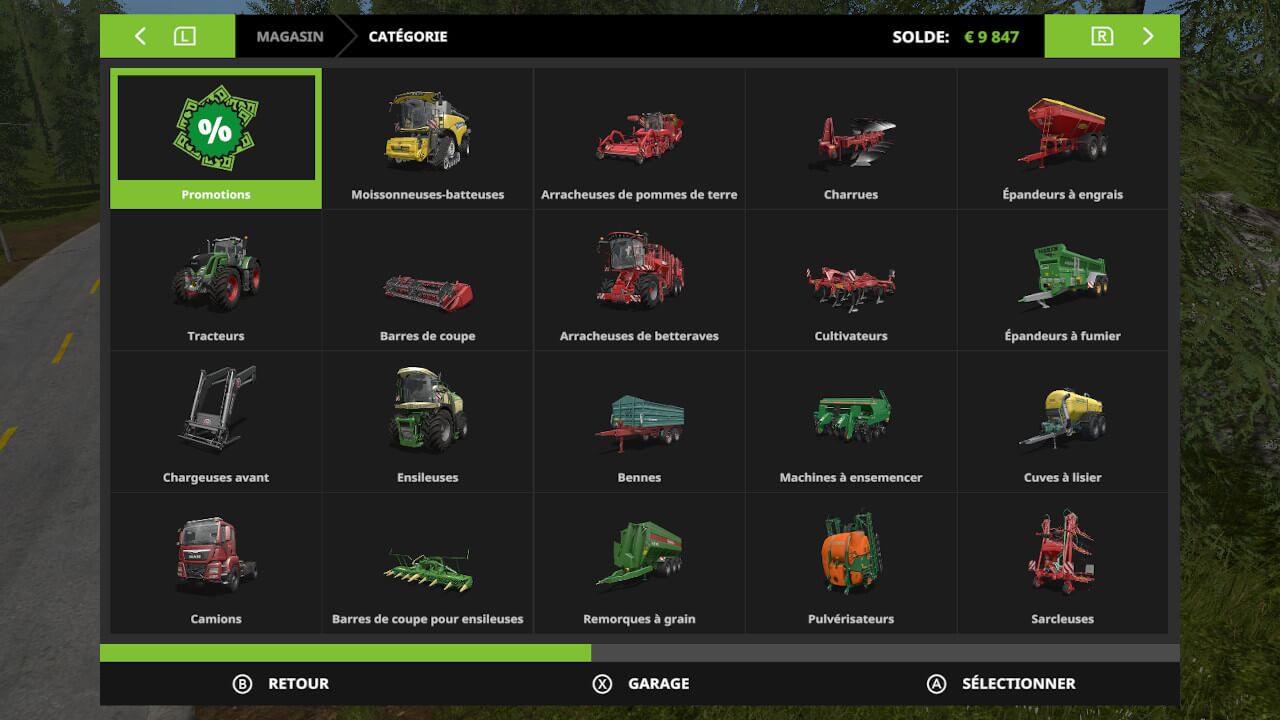1280x720 pixels.
Task: Choose Arracheuses de pommes de terre
Action: (x=639, y=138)
